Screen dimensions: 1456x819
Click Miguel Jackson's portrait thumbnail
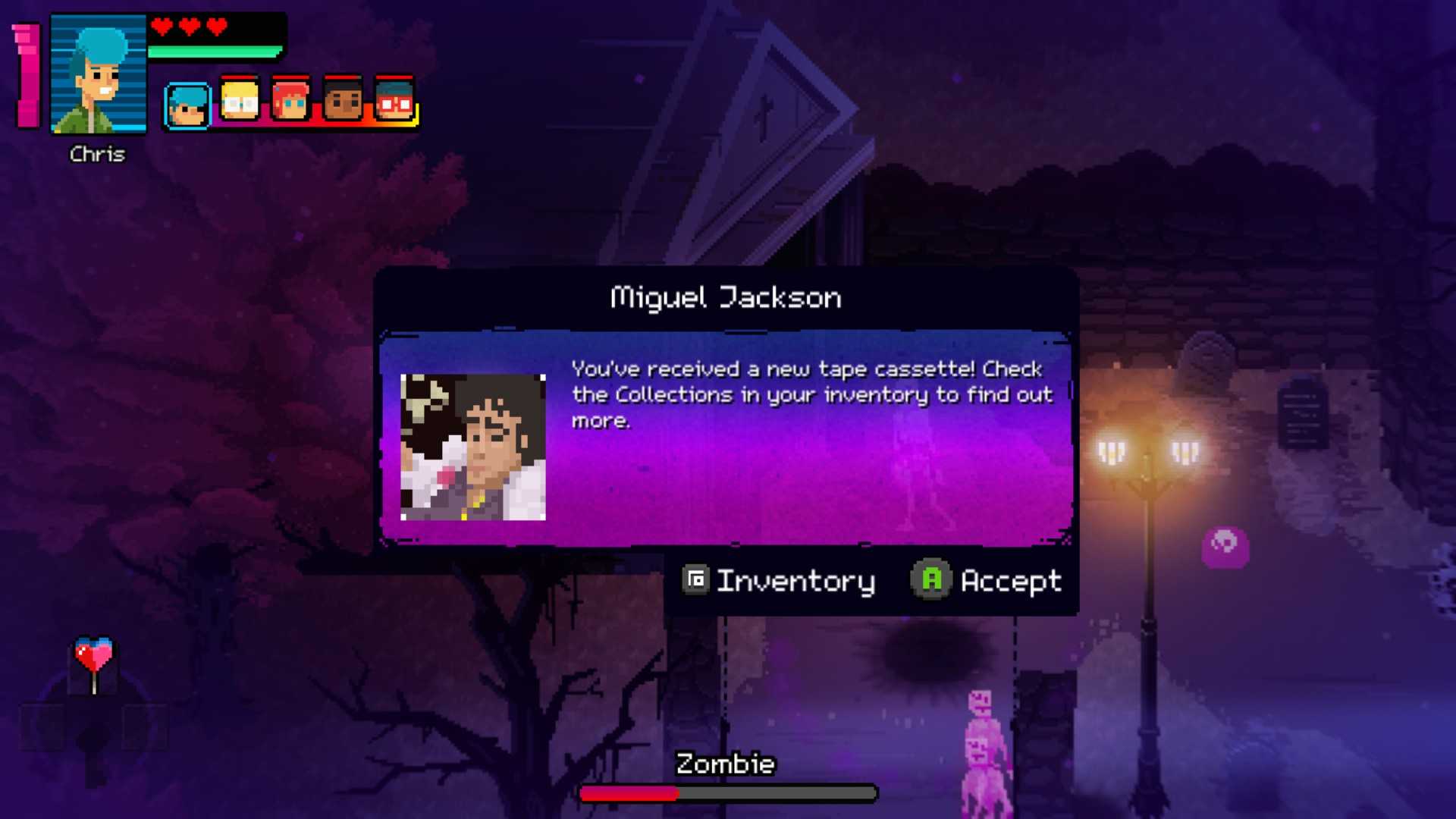pyautogui.click(x=472, y=447)
